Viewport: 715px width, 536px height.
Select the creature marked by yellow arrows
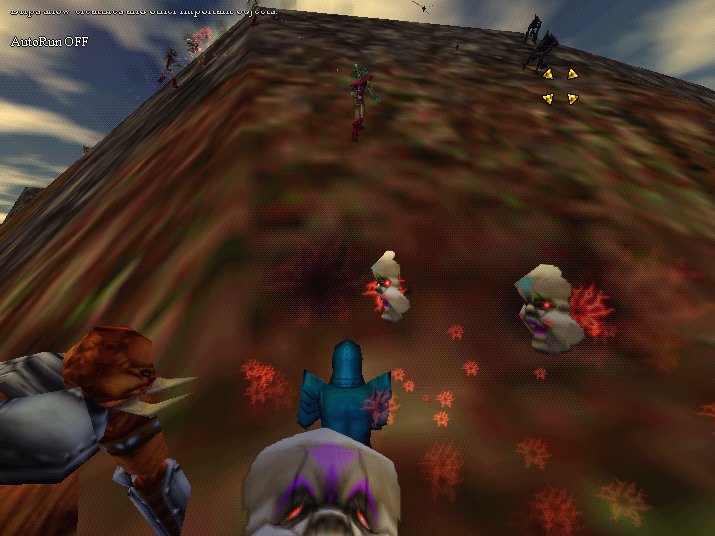[560, 85]
